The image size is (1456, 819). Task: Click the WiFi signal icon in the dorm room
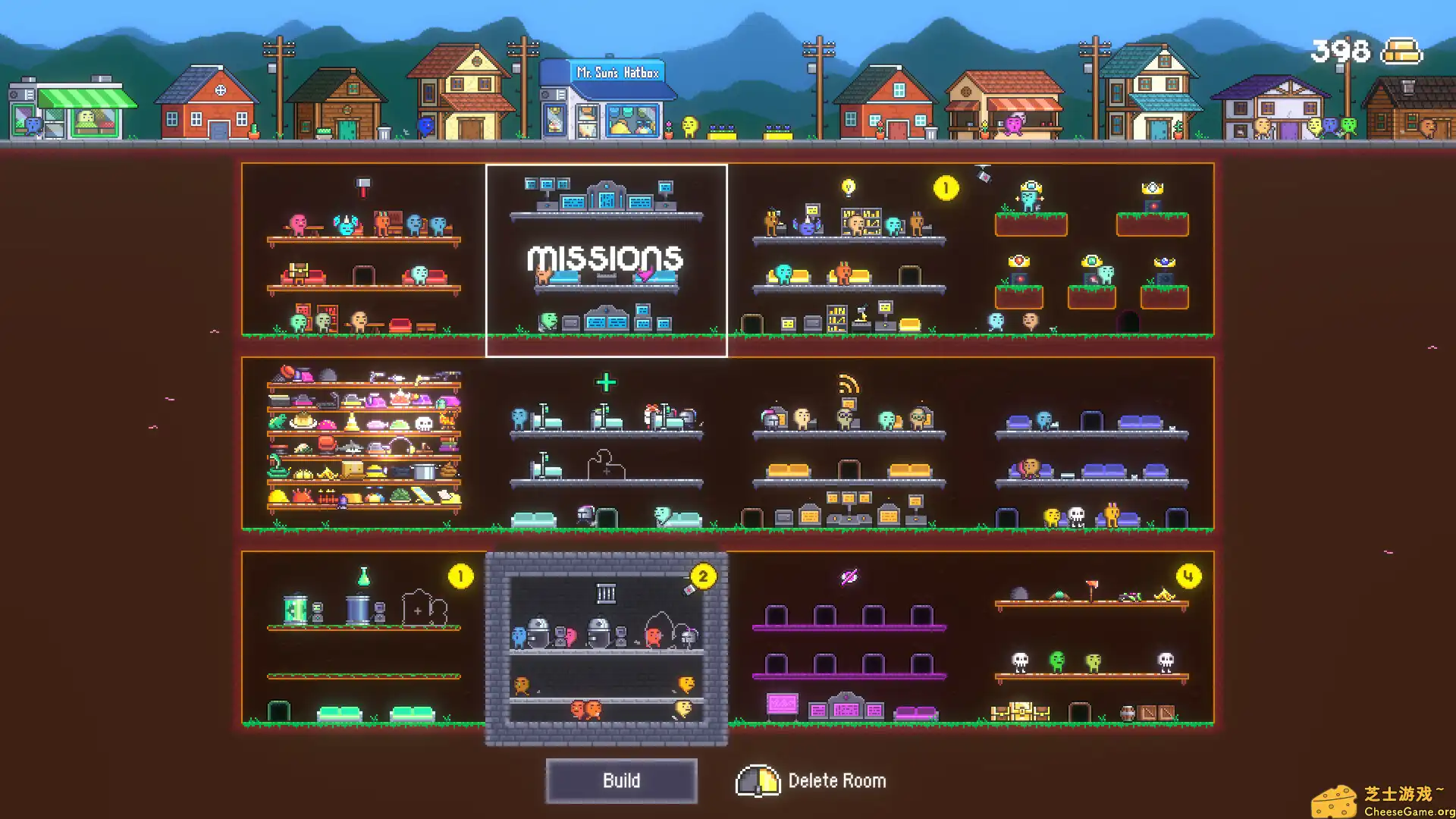pyautogui.click(x=848, y=384)
